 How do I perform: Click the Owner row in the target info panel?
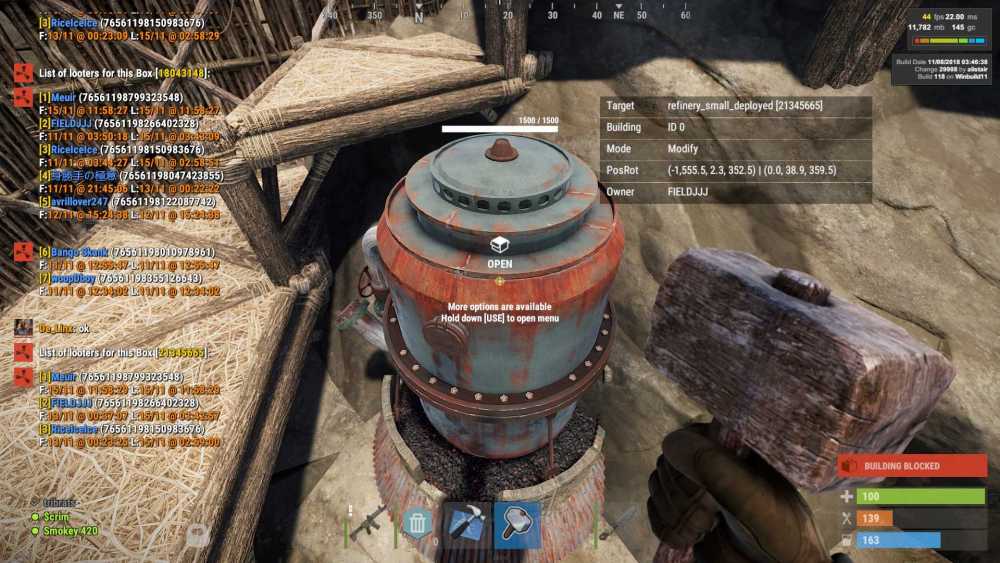(735, 192)
